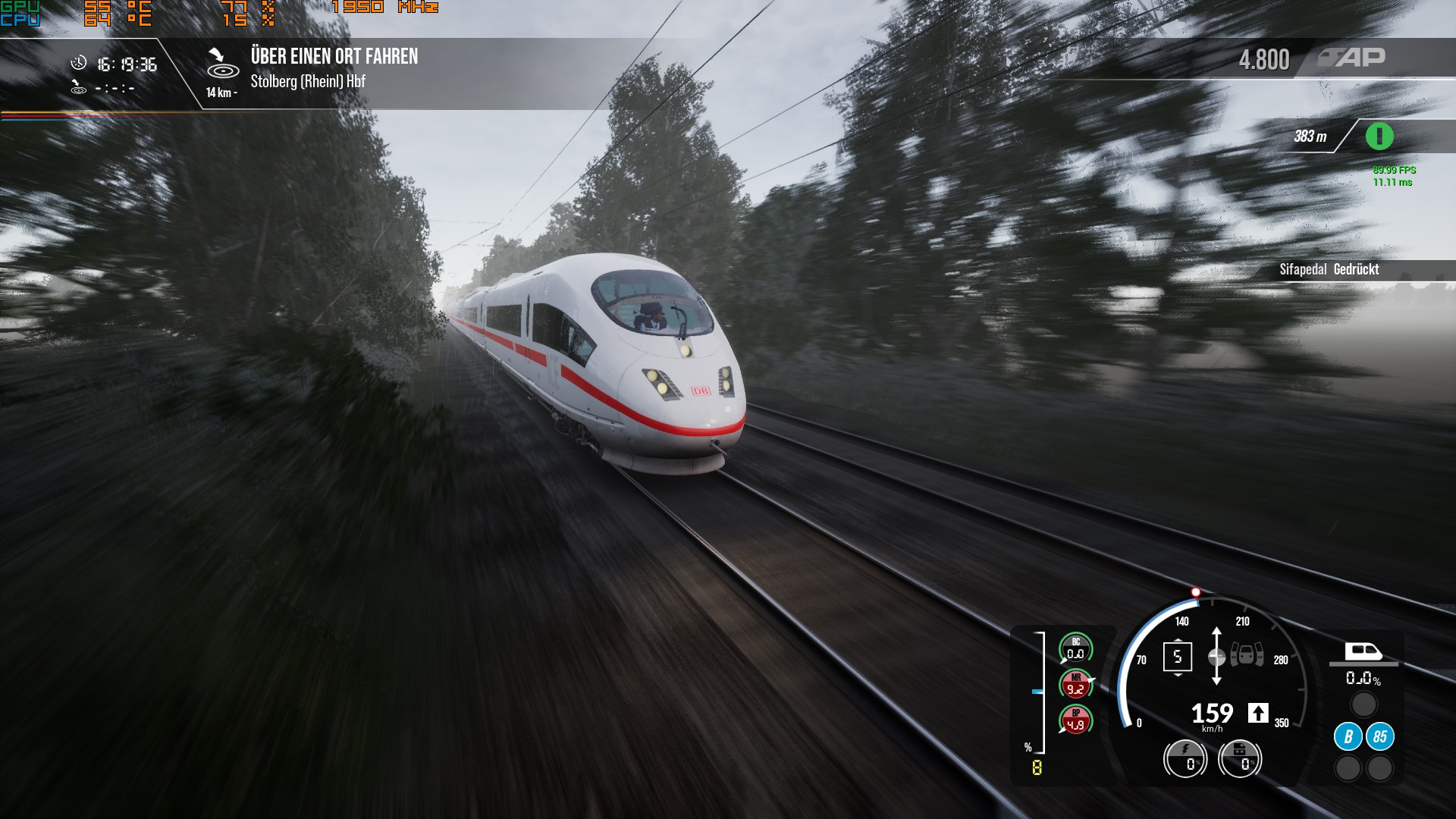Select the lightning bolt throttle gauge
This screenshot has height=819, width=1456.
point(1185,758)
